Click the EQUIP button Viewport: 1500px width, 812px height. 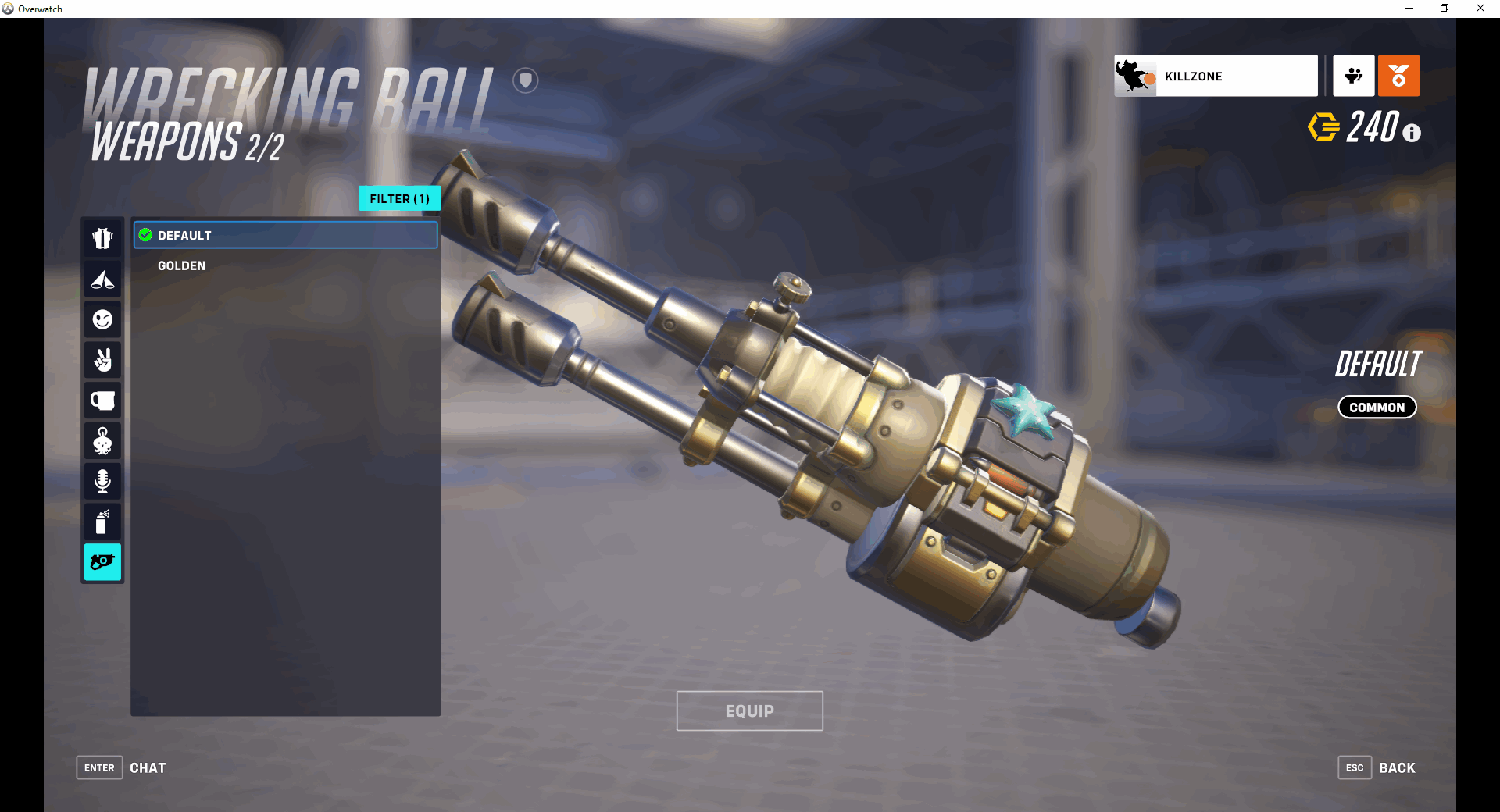click(x=749, y=710)
